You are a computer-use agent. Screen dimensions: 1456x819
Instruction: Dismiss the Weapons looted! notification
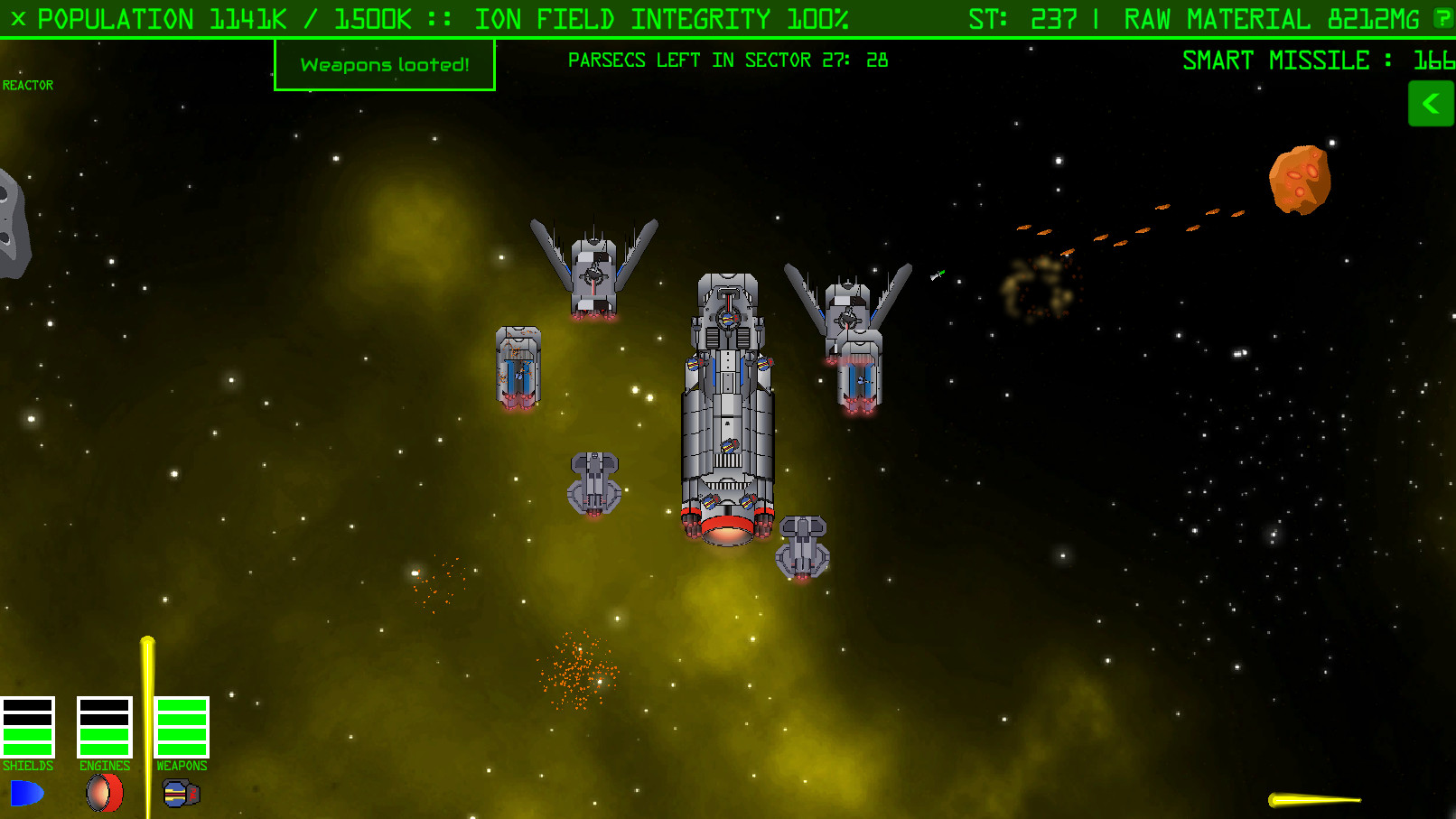pos(384,64)
